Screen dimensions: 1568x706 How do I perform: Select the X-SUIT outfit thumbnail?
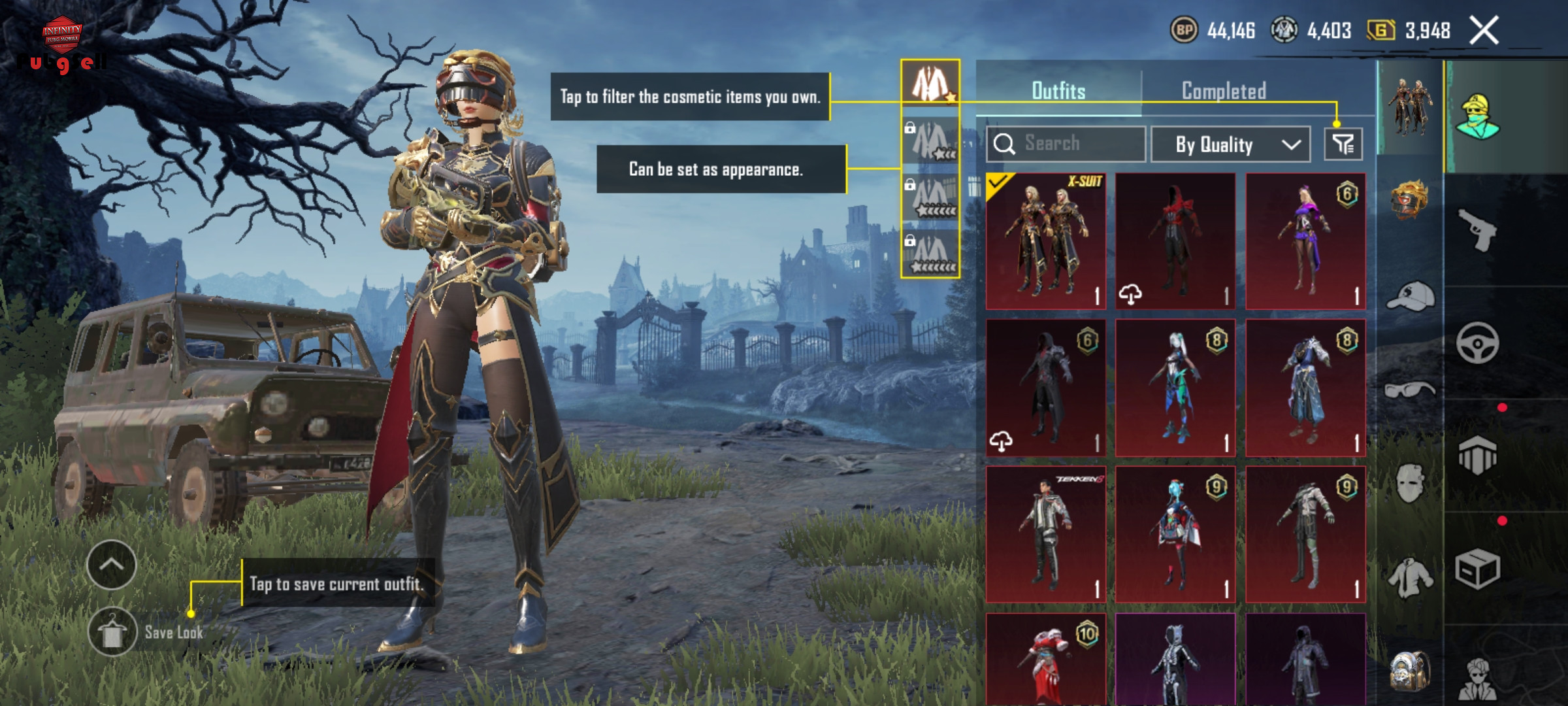pyautogui.click(x=1045, y=241)
